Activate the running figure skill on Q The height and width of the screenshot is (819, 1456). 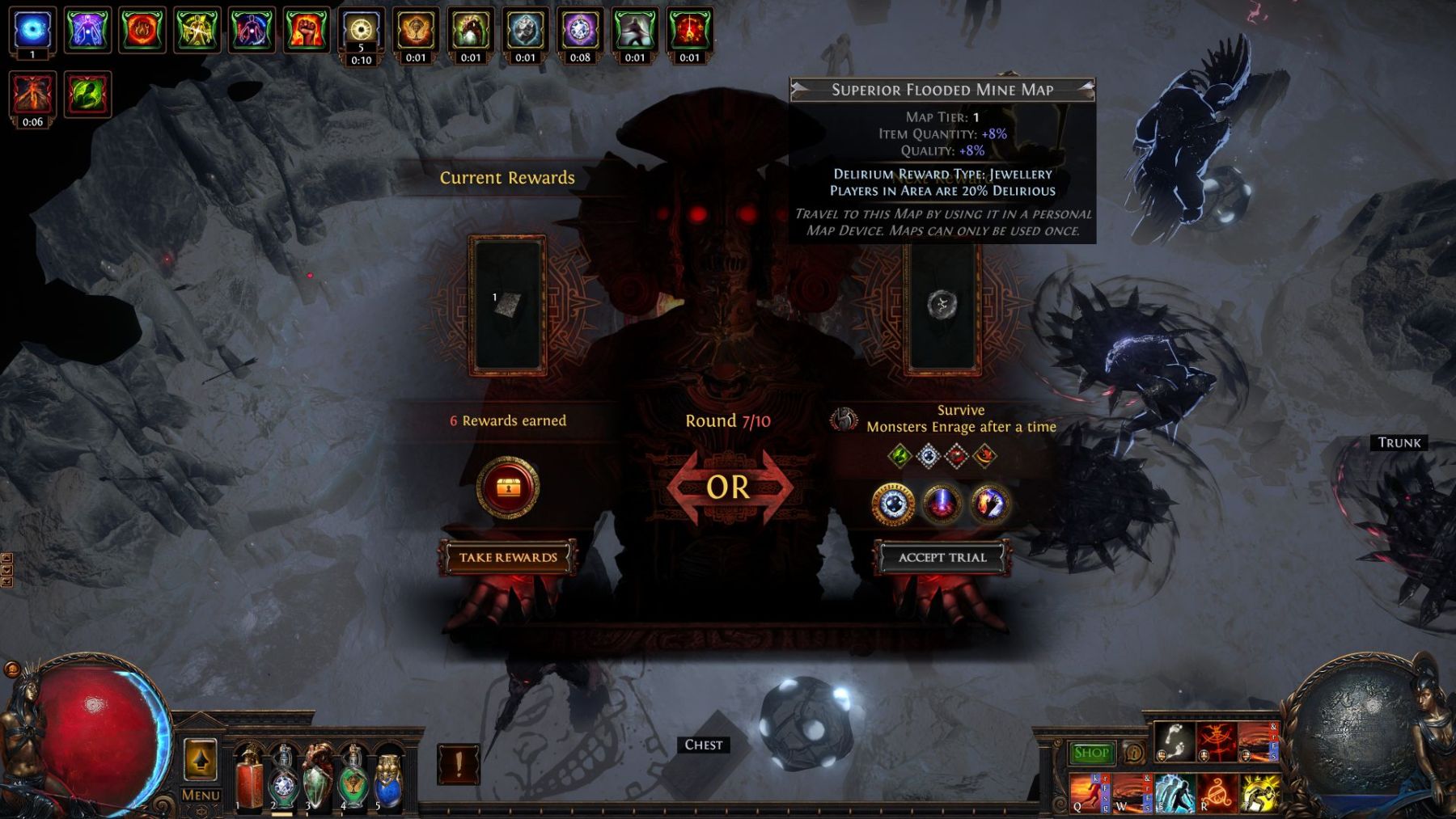pos(1090,793)
